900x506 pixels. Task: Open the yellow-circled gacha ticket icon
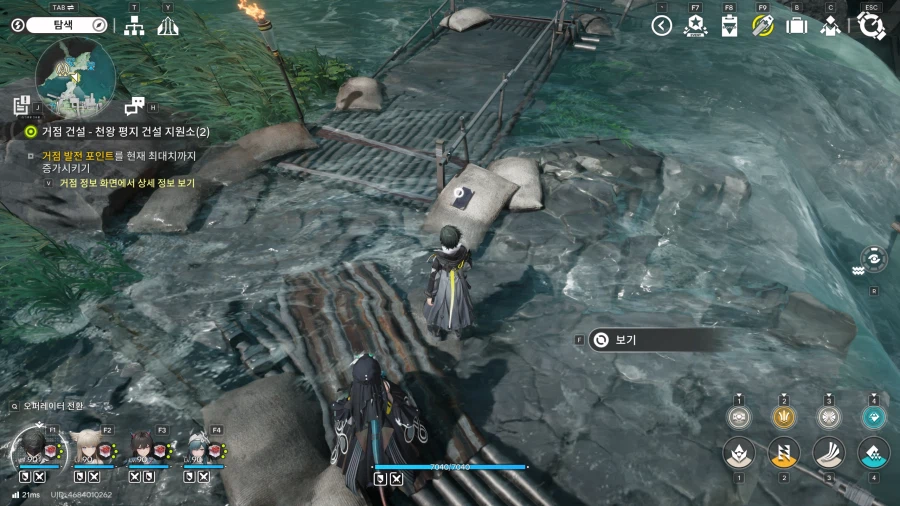click(763, 26)
